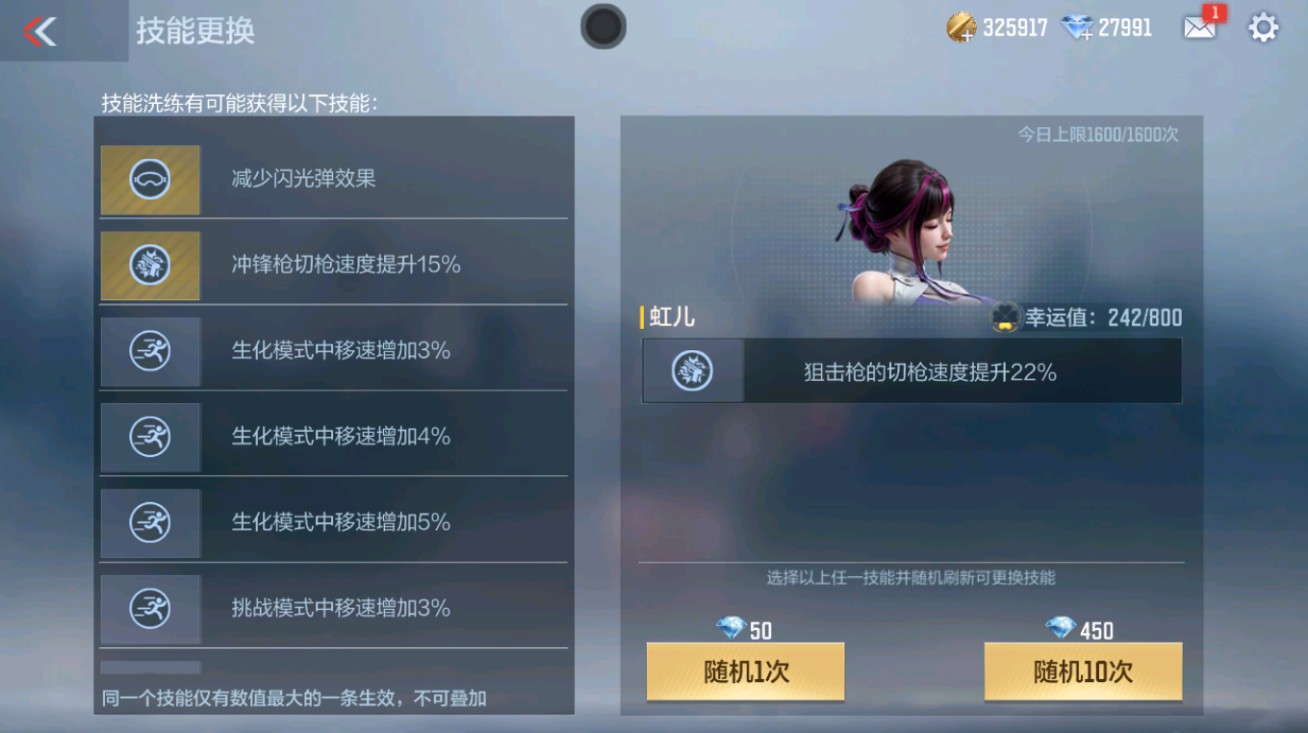The width and height of the screenshot is (1308, 733).
Task: Select the highlighted 减少闪光弹效果 skill entry
Action: pyautogui.click(x=335, y=180)
